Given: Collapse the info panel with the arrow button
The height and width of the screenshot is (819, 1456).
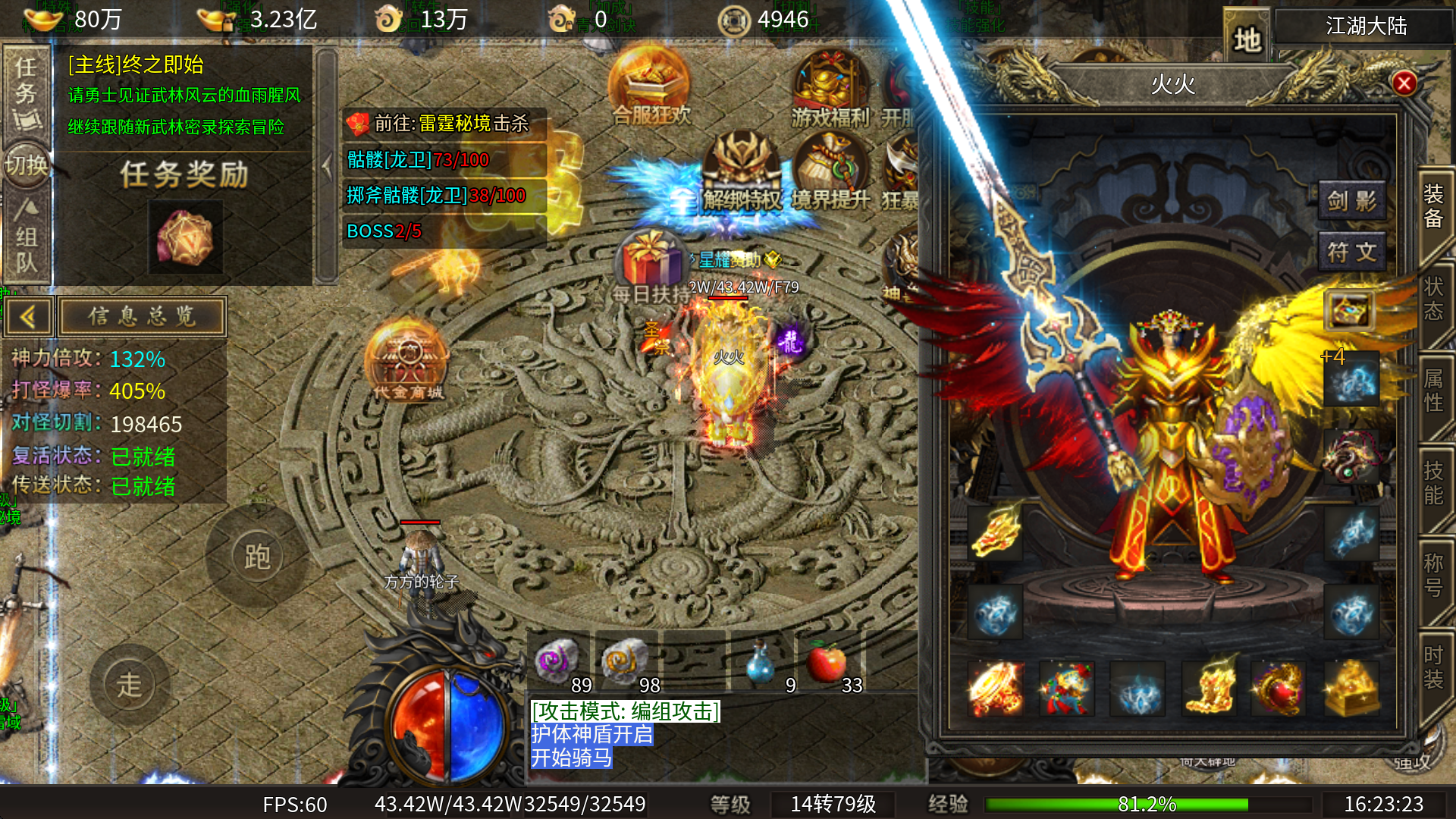Looking at the screenshot, I should point(28,316).
